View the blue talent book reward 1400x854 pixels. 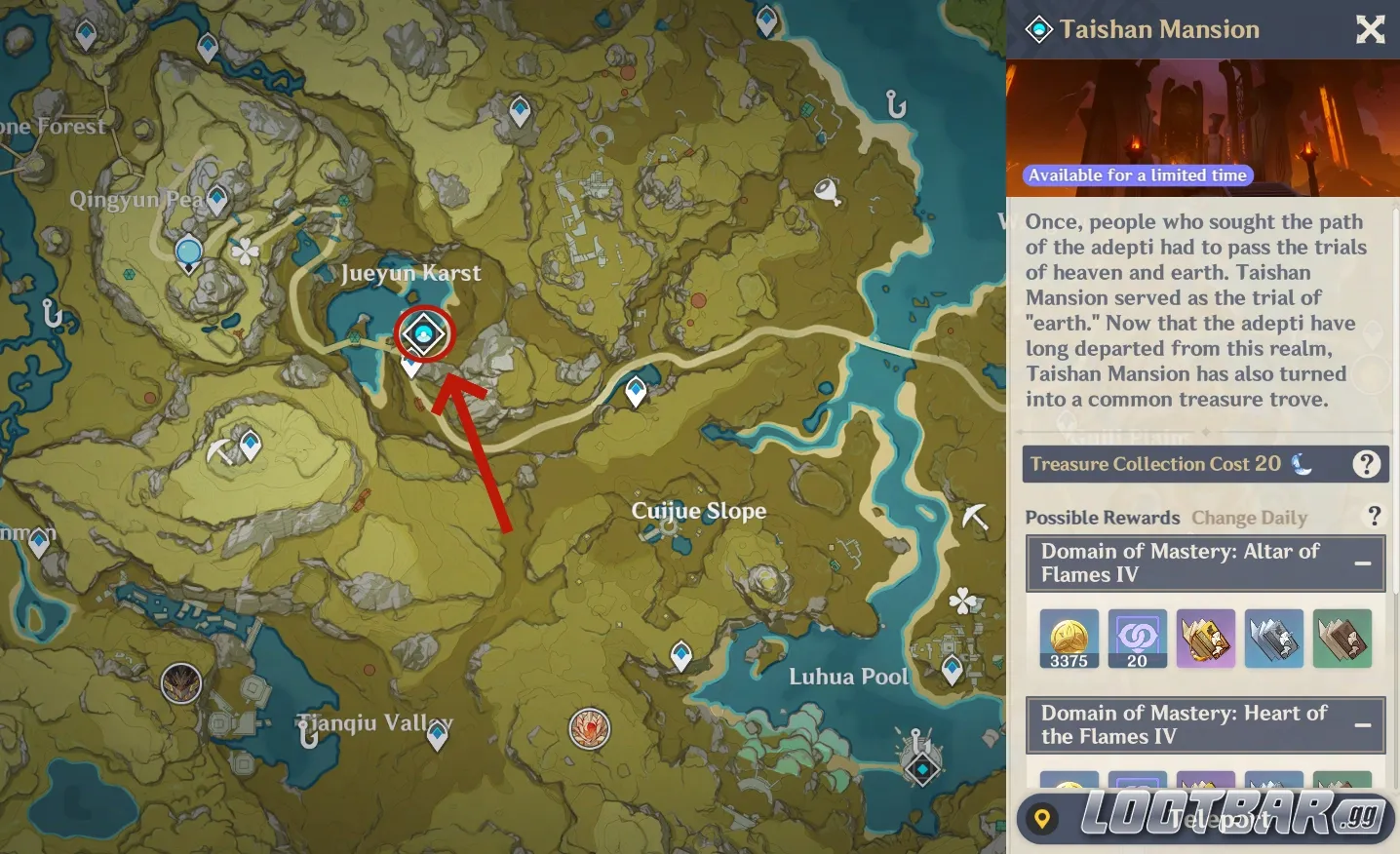click(1273, 639)
